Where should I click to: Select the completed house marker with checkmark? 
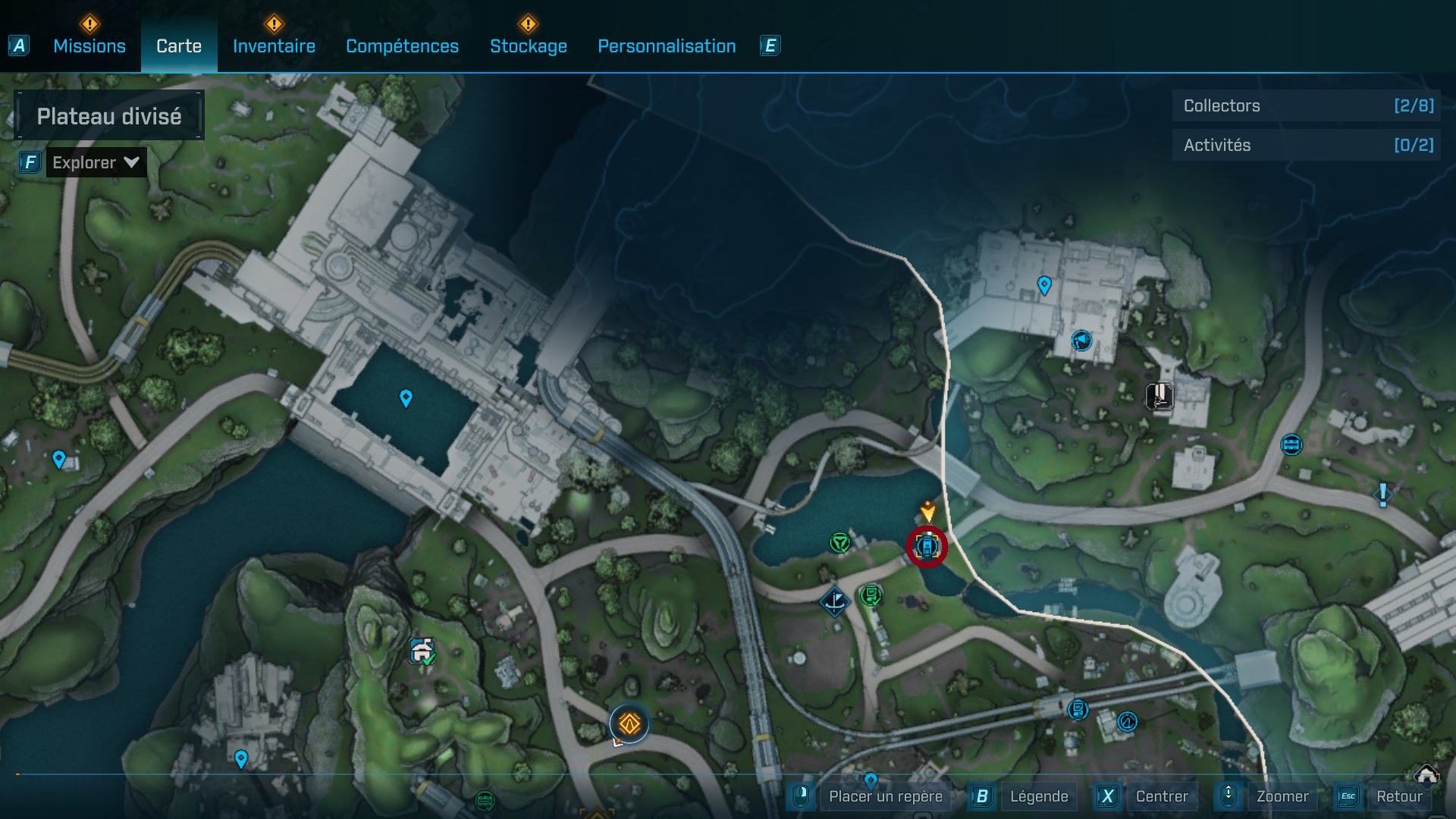[x=423, y=651]
